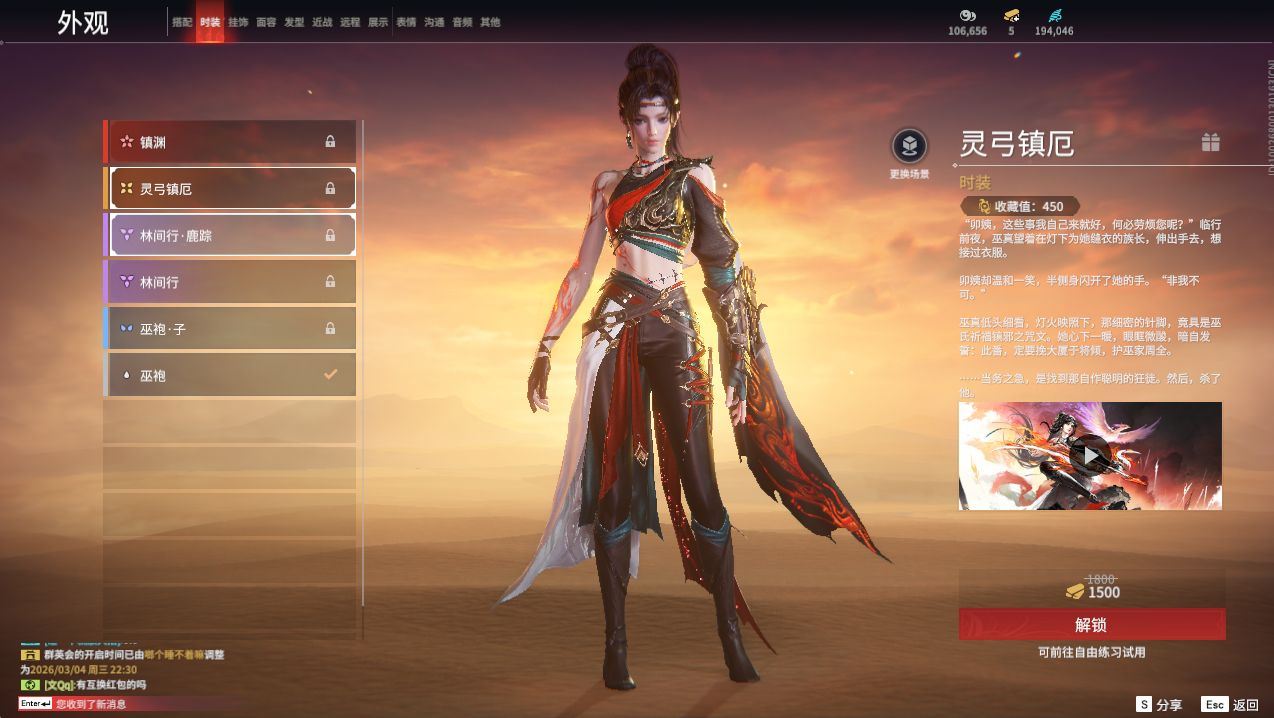Open the 表情 emotes tab
This screenshot has height=718, width=1274.
[406, 22]
